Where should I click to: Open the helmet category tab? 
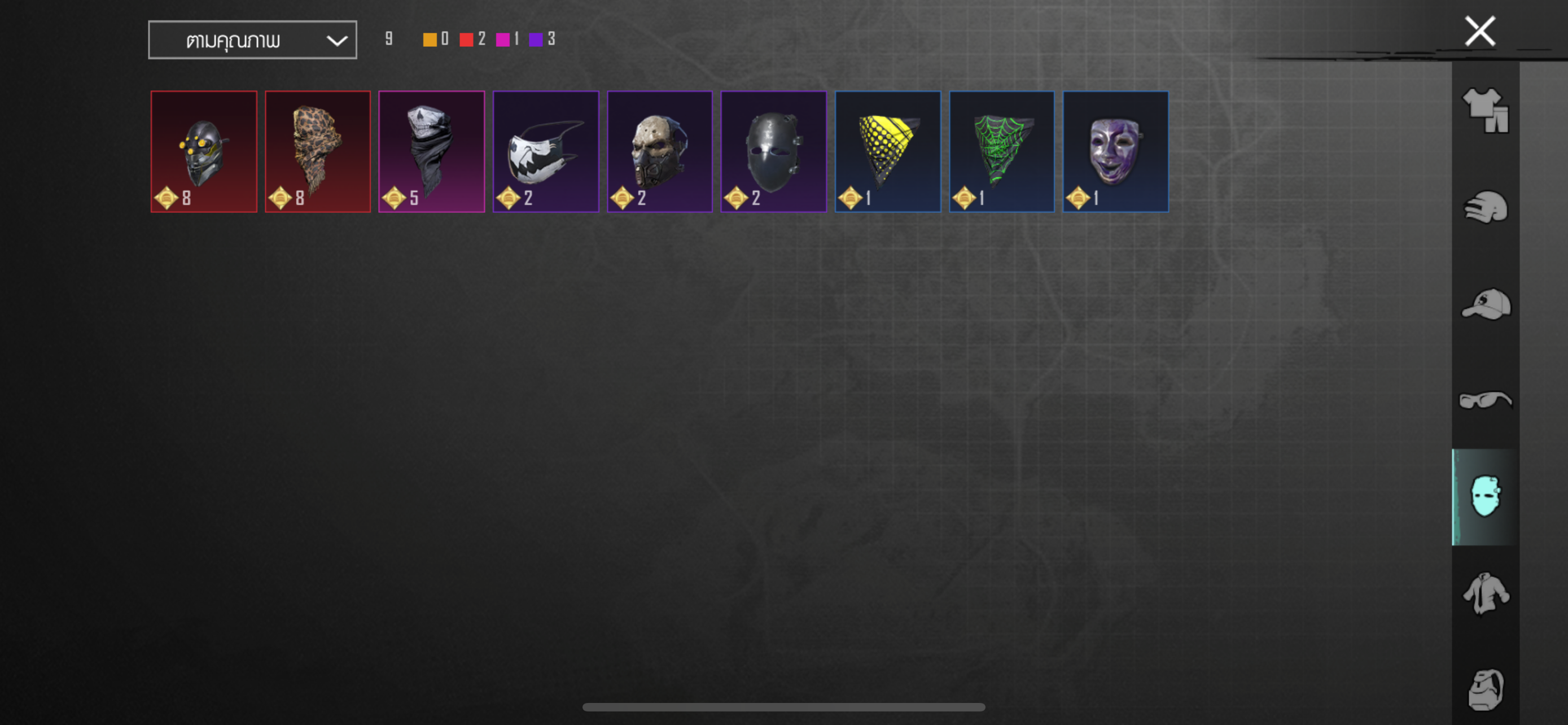coord(1485,208)
